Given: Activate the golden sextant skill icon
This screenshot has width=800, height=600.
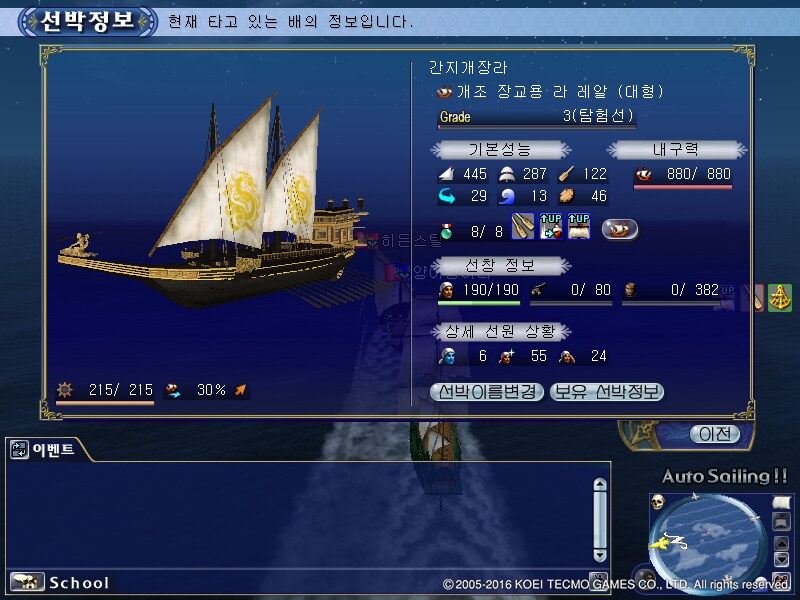Looking at the screenshot, I should [780, 298].
